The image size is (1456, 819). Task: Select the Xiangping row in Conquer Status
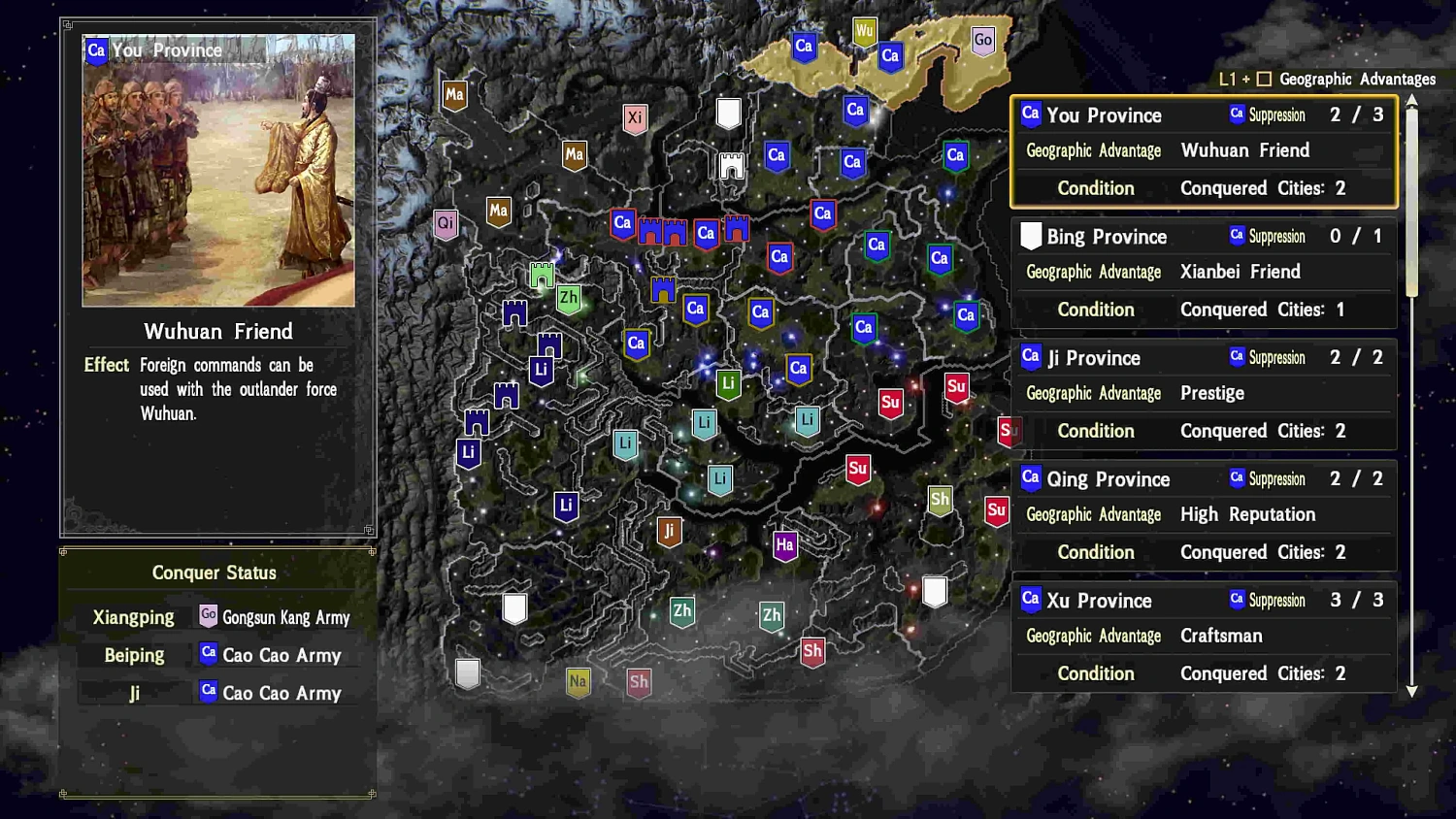point(134,617)
